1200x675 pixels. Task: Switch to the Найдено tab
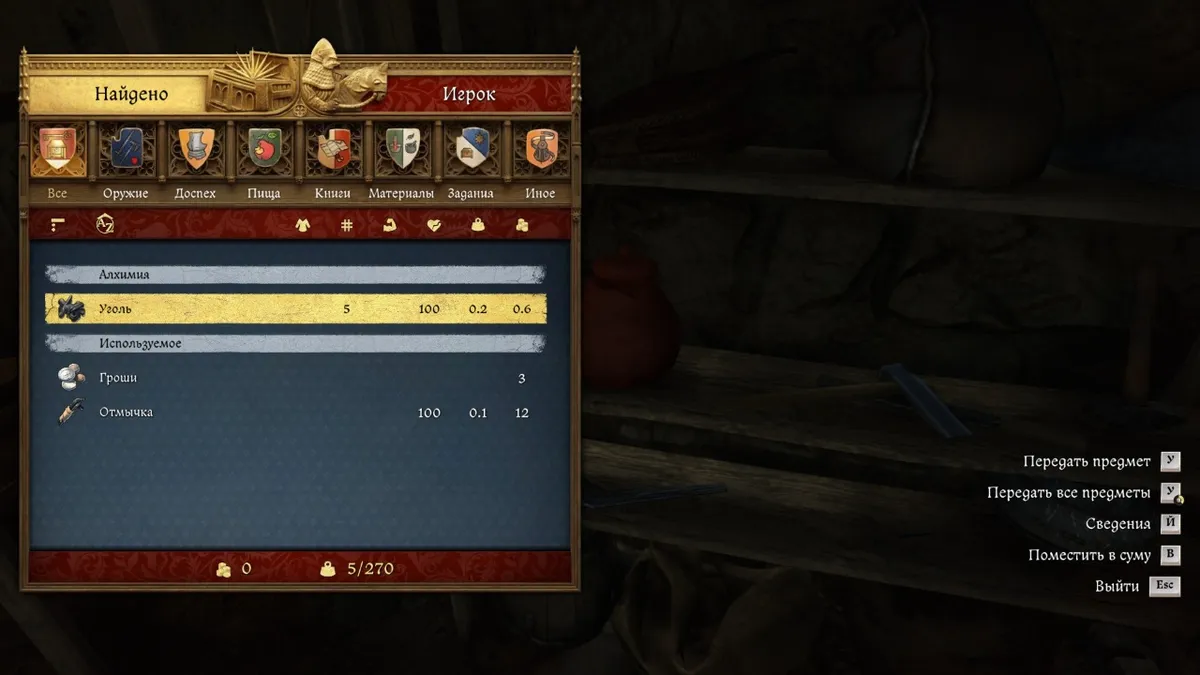coord(131,95)
